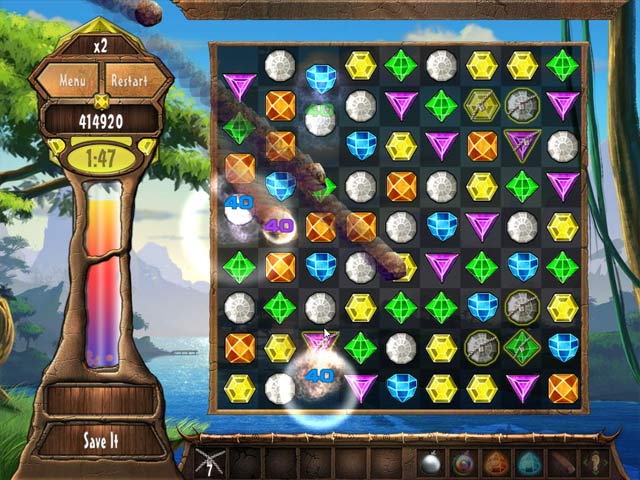Select the orange flame gem power-up
This screenshot has height=480, width=640.
pos(497,462)
